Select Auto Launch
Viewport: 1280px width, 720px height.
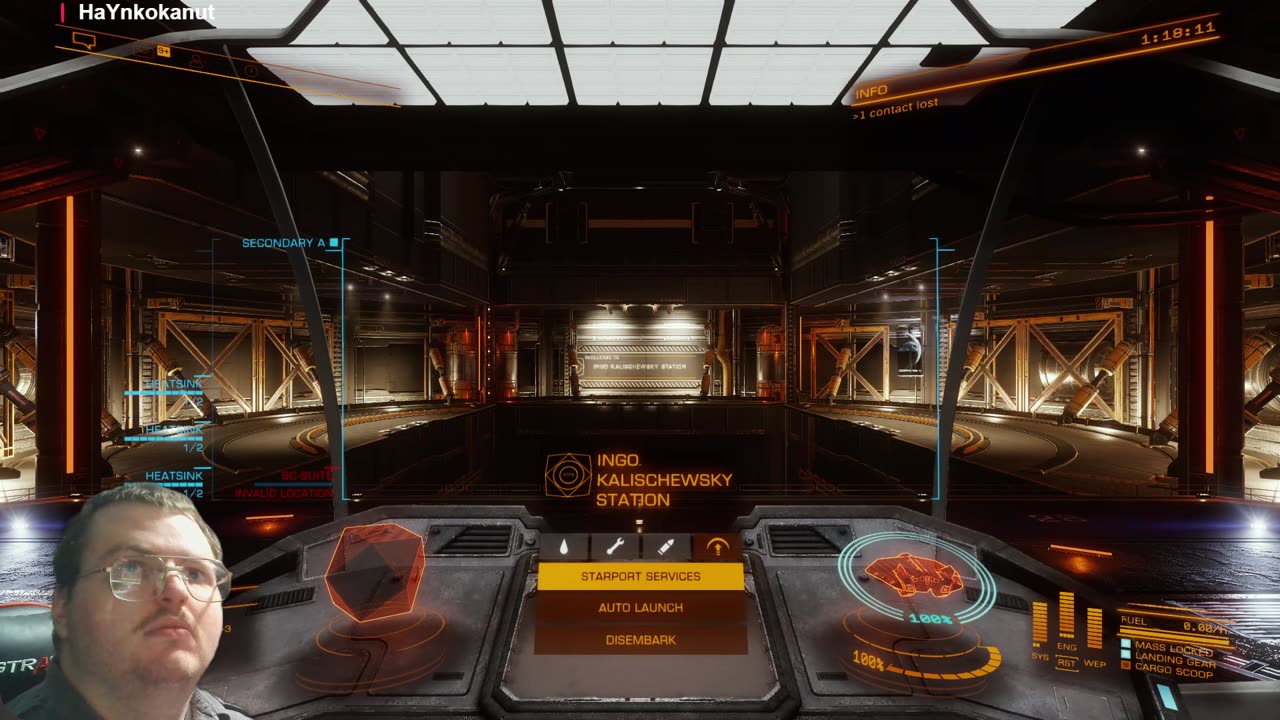click(640, 608)
